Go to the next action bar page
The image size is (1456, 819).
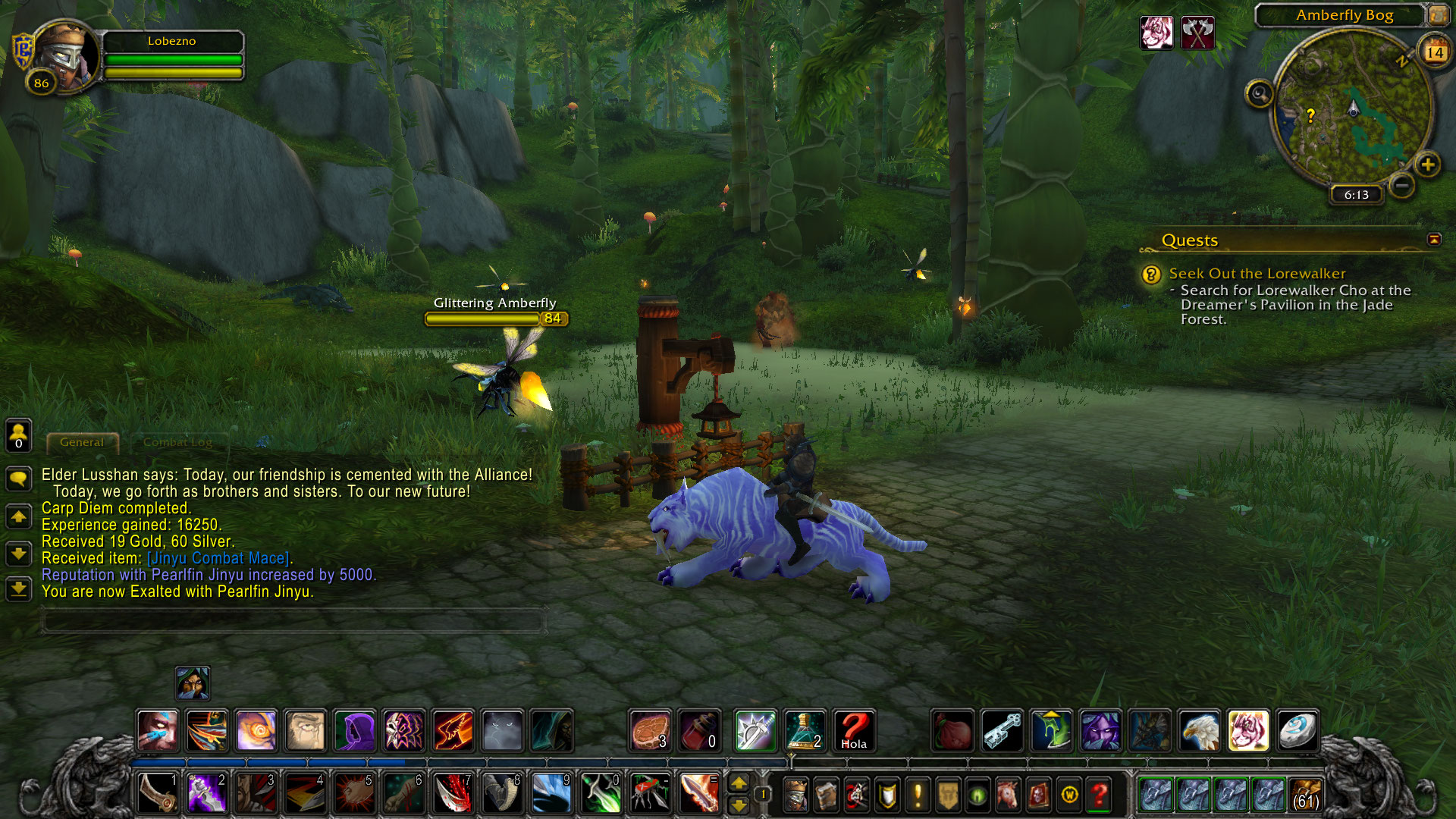click(739, 783)
